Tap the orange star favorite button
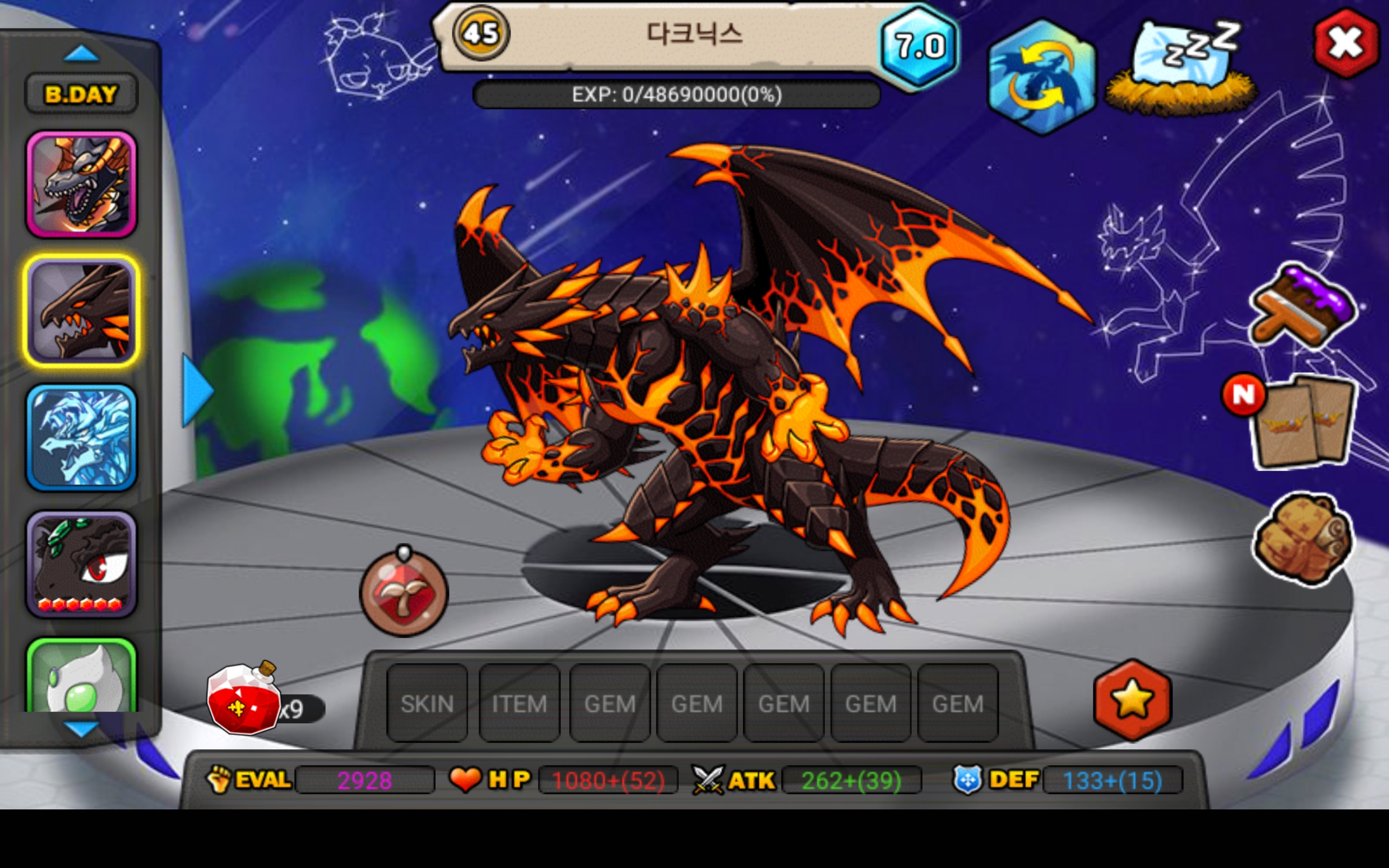The height and width of the screenshot is (868, 1389). pyautogui.click(x=1132, y=699)
